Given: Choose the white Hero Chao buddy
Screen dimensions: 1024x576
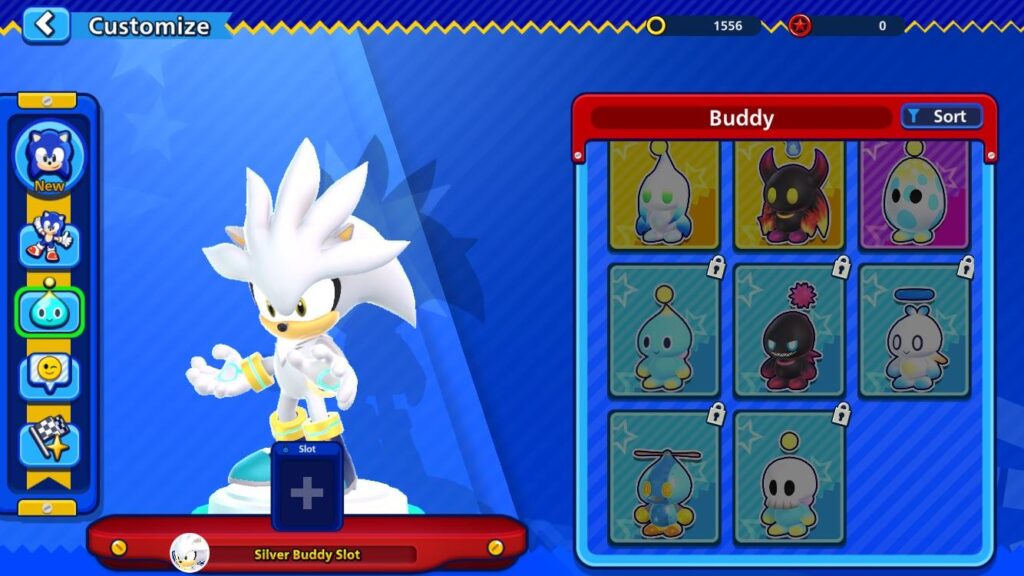Looking at the screenshot, I should pos(664,195).
